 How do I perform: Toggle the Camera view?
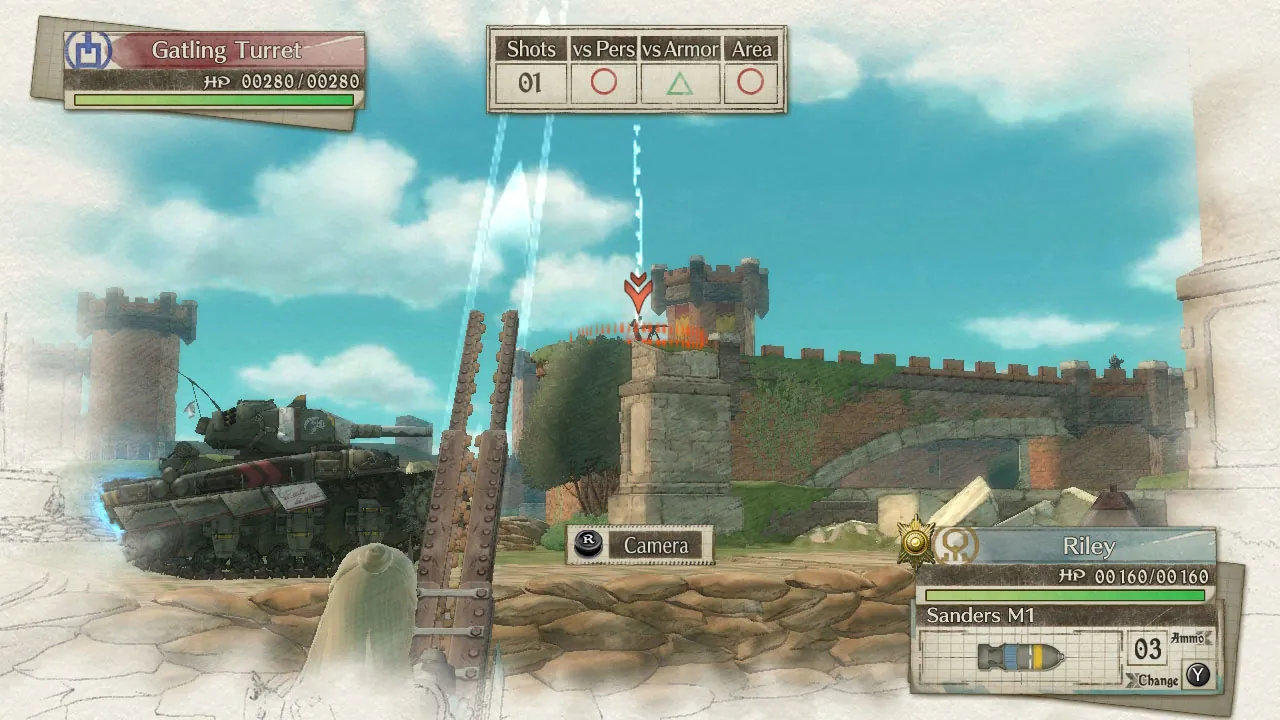click(656, 546)
